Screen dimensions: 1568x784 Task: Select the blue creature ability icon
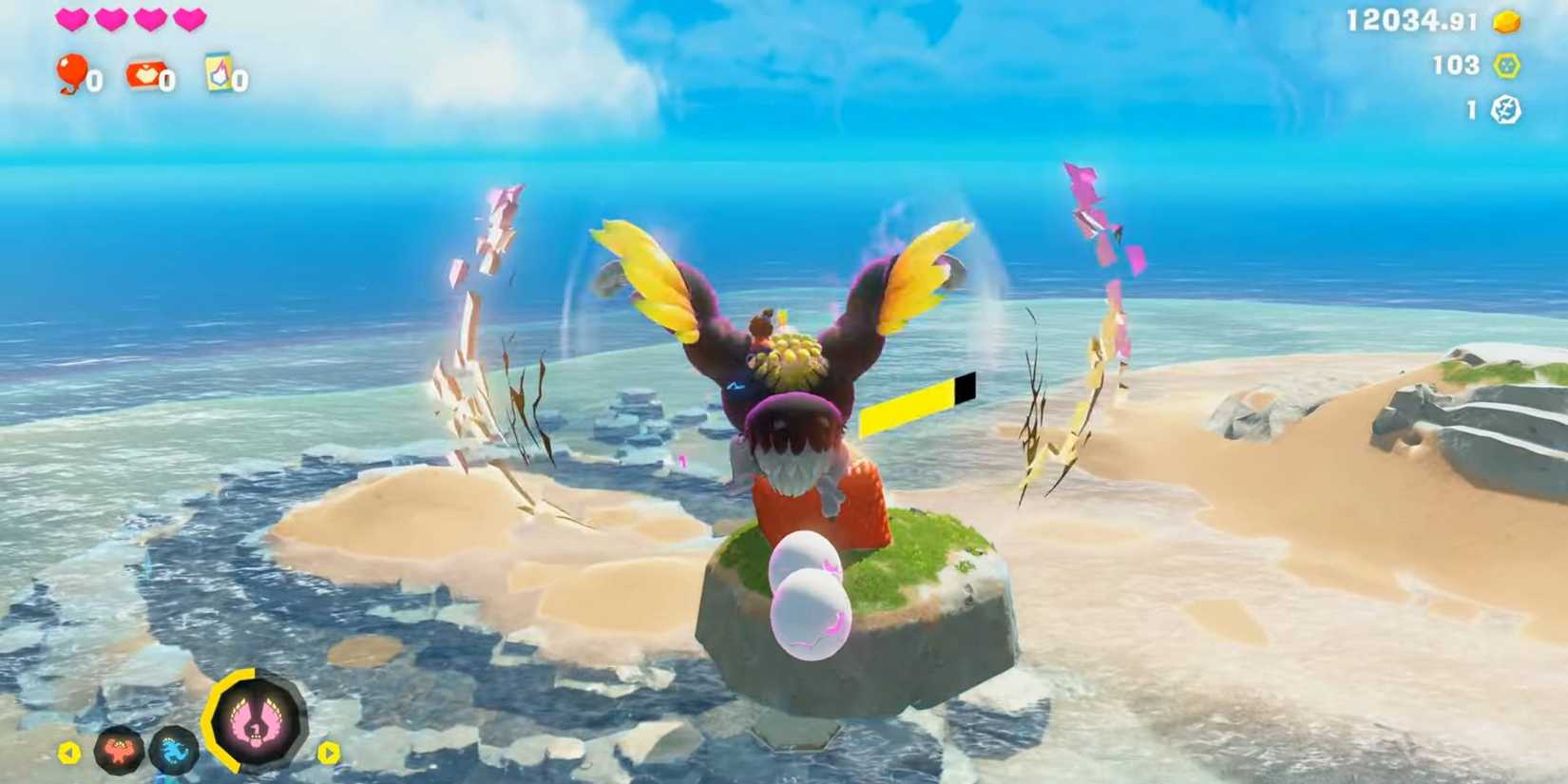[173, 751]
